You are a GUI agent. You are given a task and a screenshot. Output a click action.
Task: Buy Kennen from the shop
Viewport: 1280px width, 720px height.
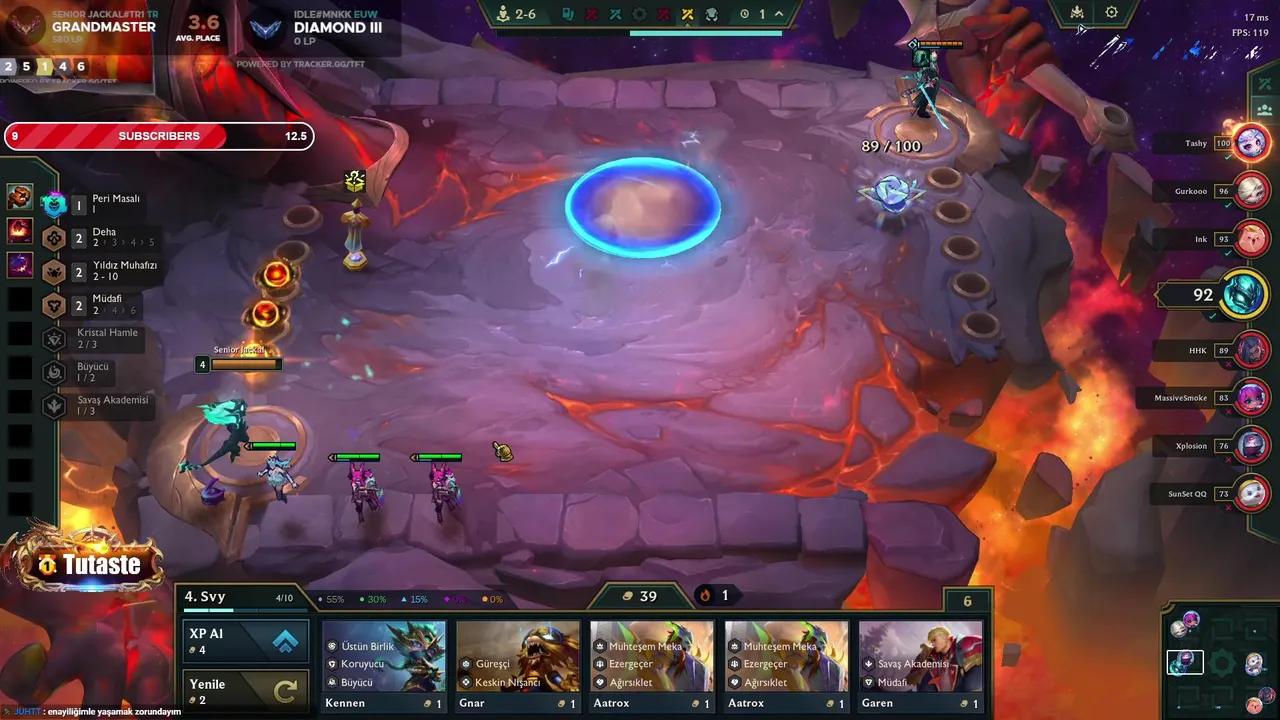click(x=384, y=665)
